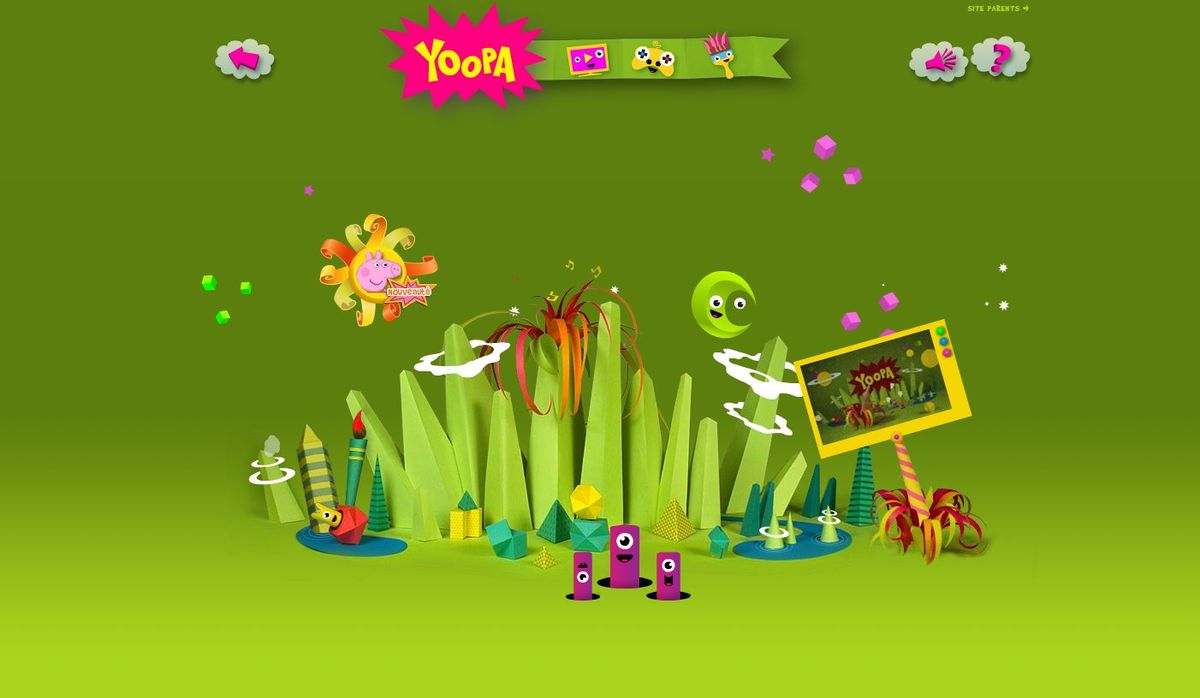The image size is (1200, 698).
Task: Open the Yoopa logo home link
Action: point(465,60)
